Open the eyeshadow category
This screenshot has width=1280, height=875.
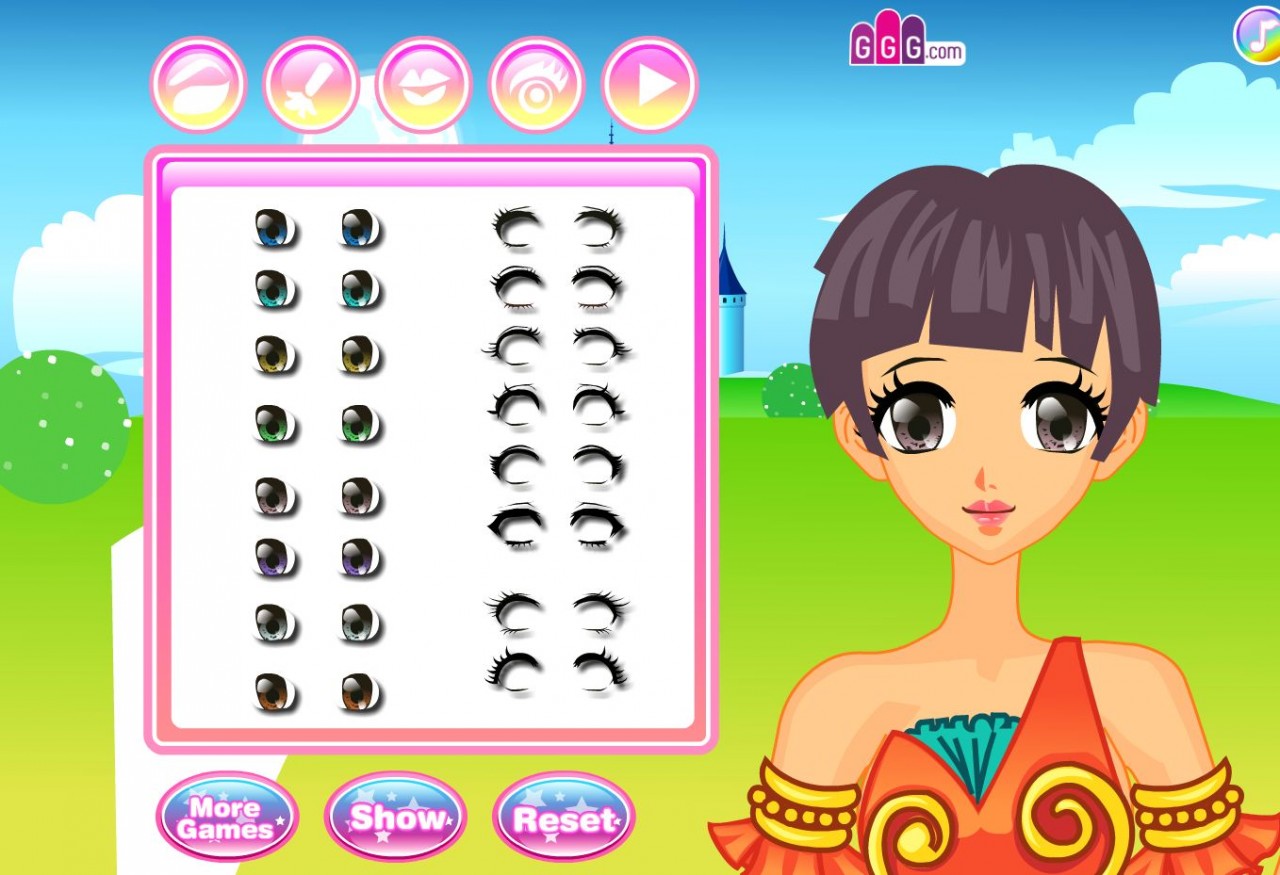pos(198,86)
